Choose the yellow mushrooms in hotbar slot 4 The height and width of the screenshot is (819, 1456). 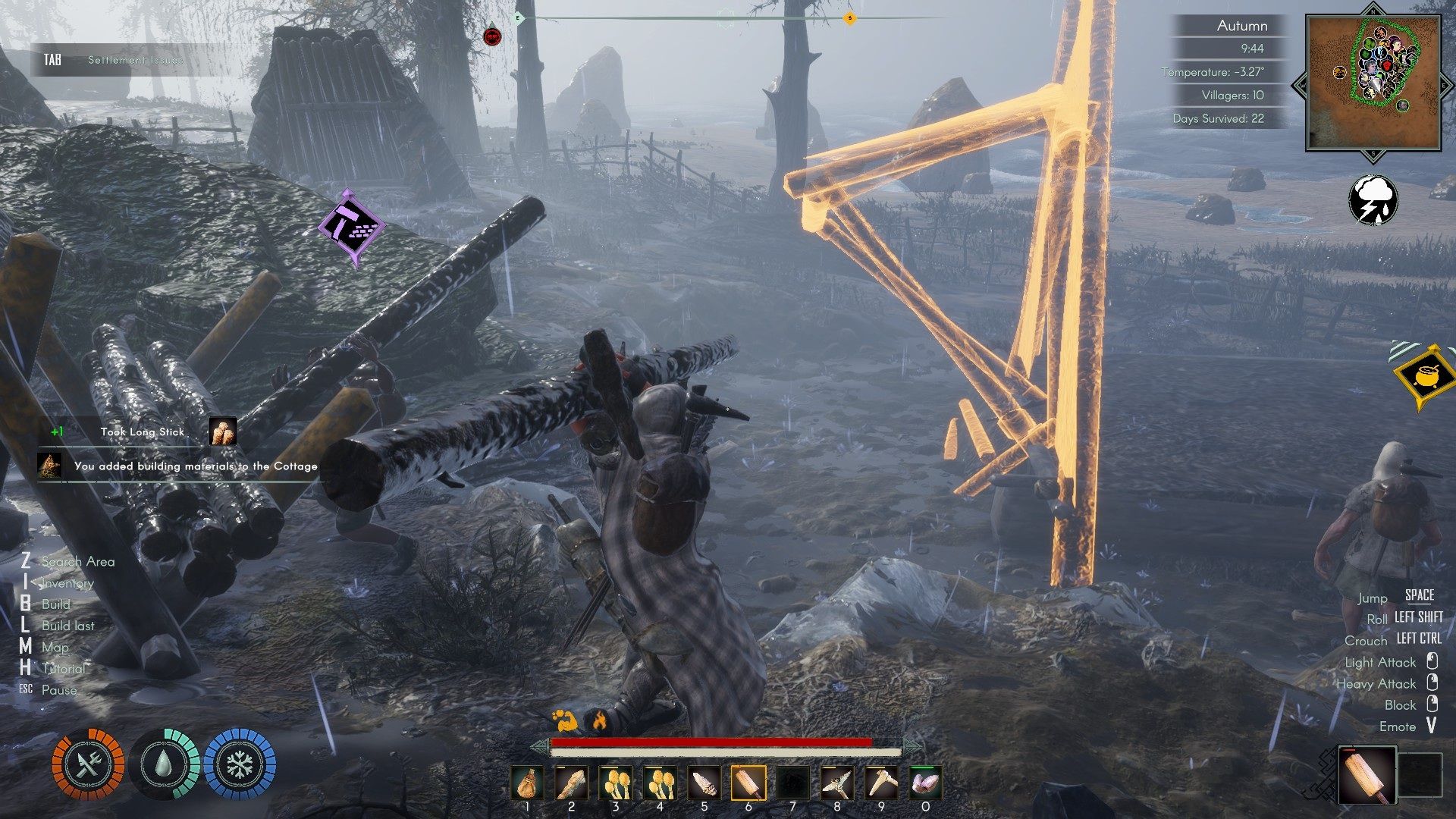660,783
